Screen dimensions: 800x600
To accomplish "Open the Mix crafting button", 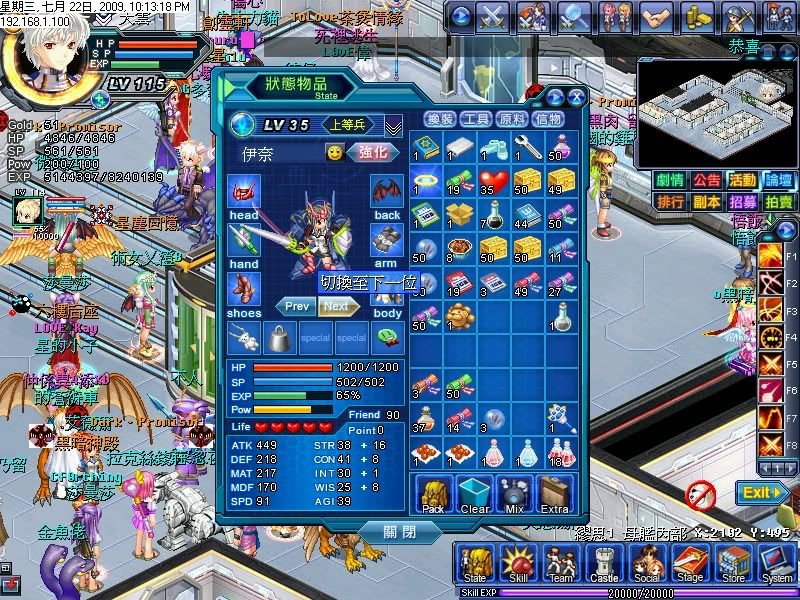I will point(514,495).
